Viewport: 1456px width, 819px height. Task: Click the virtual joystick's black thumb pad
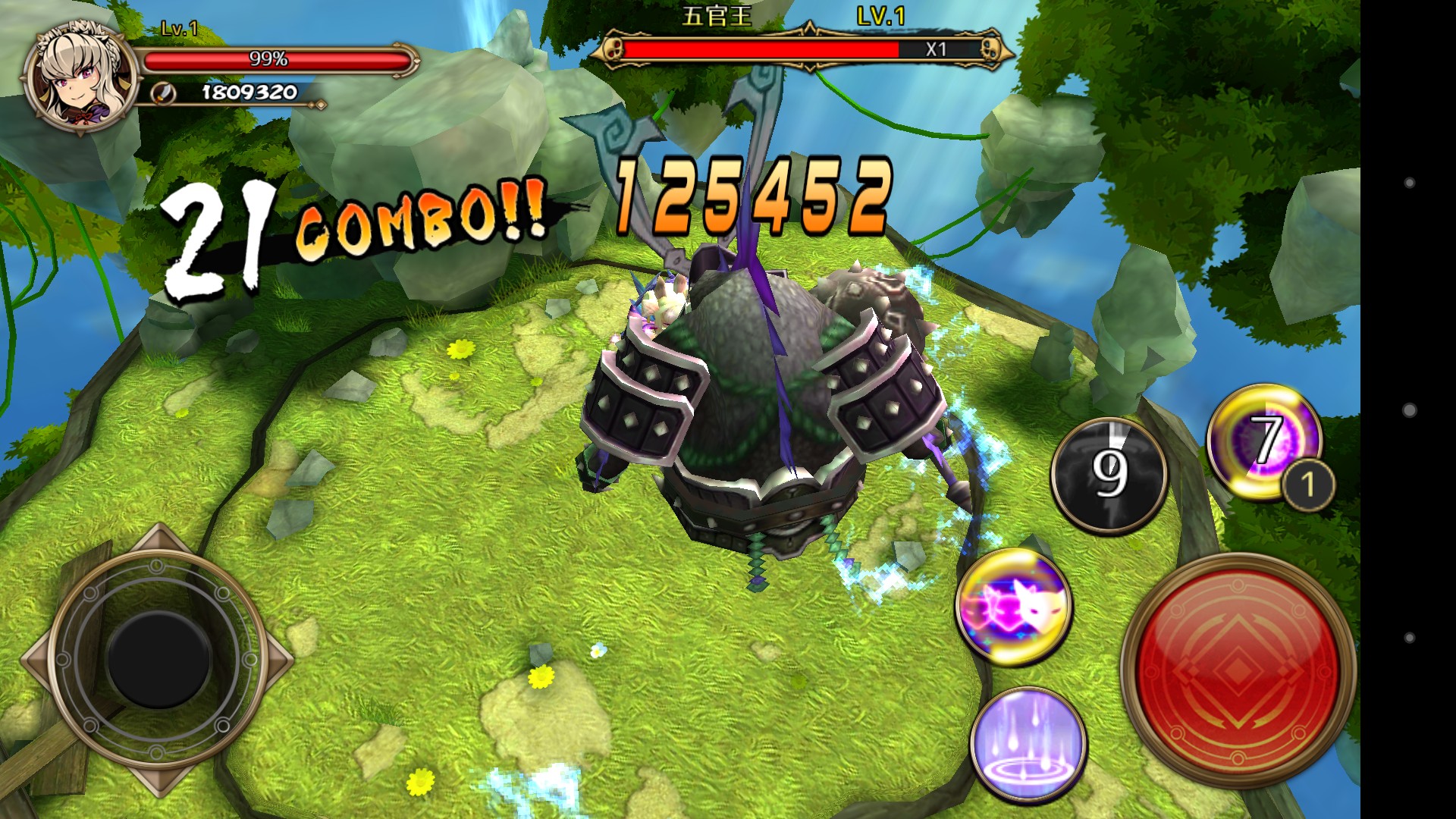coord(158,657)
